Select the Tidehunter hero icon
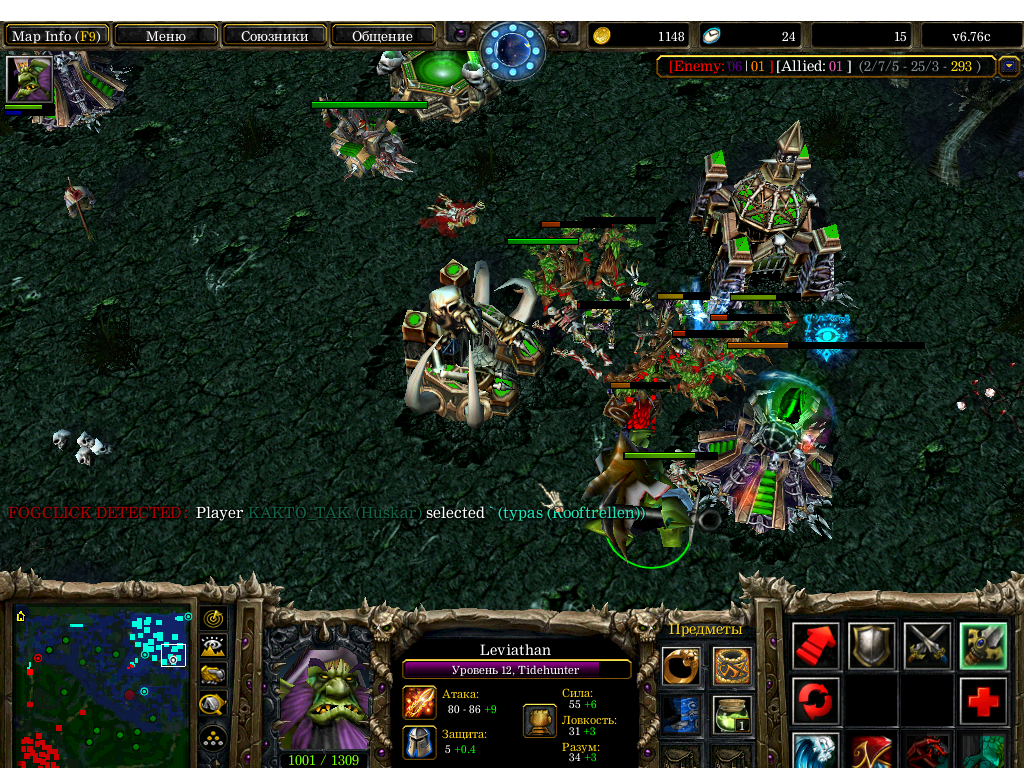1024x768 pixels. tap(29, 79)
